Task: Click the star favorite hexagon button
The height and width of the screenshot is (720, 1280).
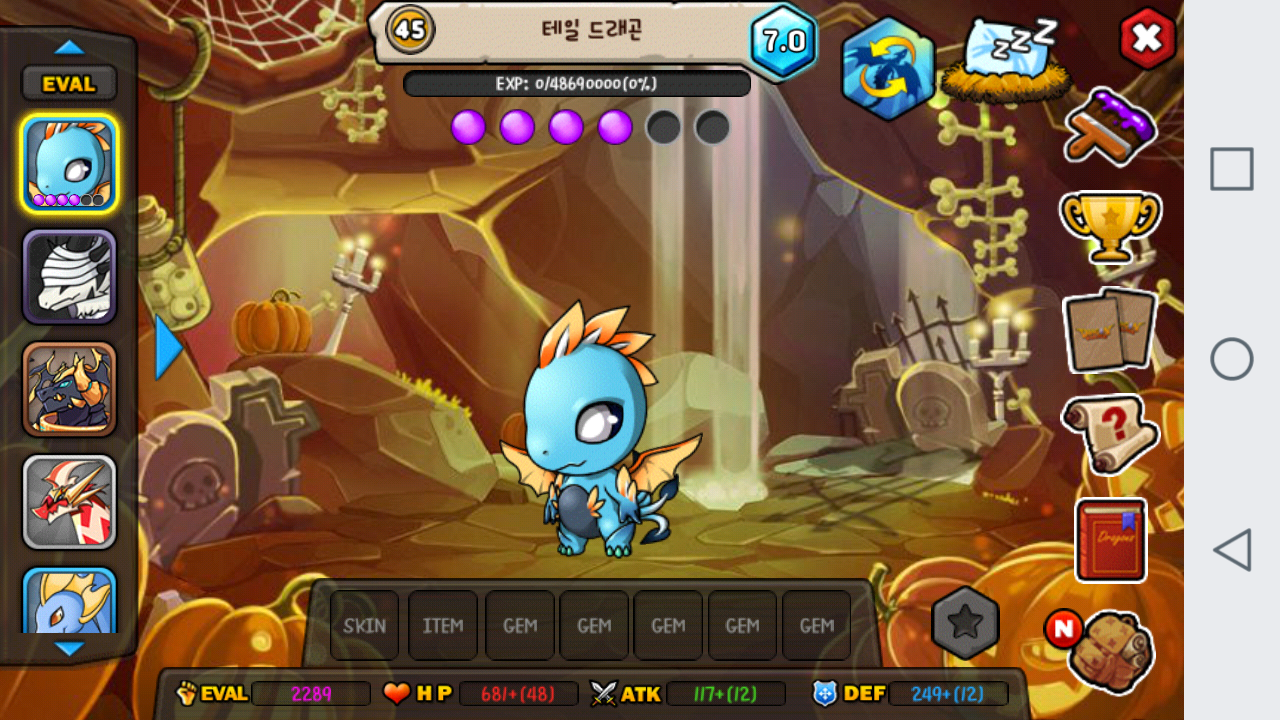Action: click(965, 623)
